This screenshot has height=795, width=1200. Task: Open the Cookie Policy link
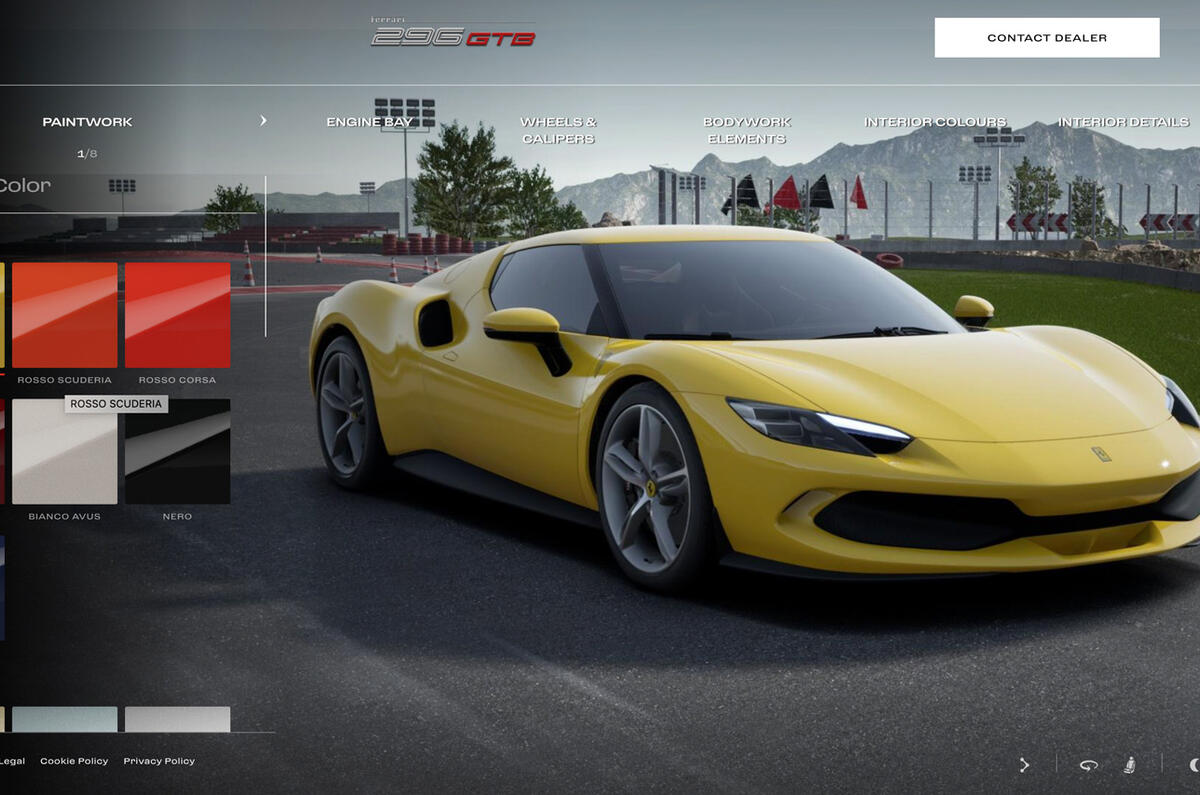(74, 761)
